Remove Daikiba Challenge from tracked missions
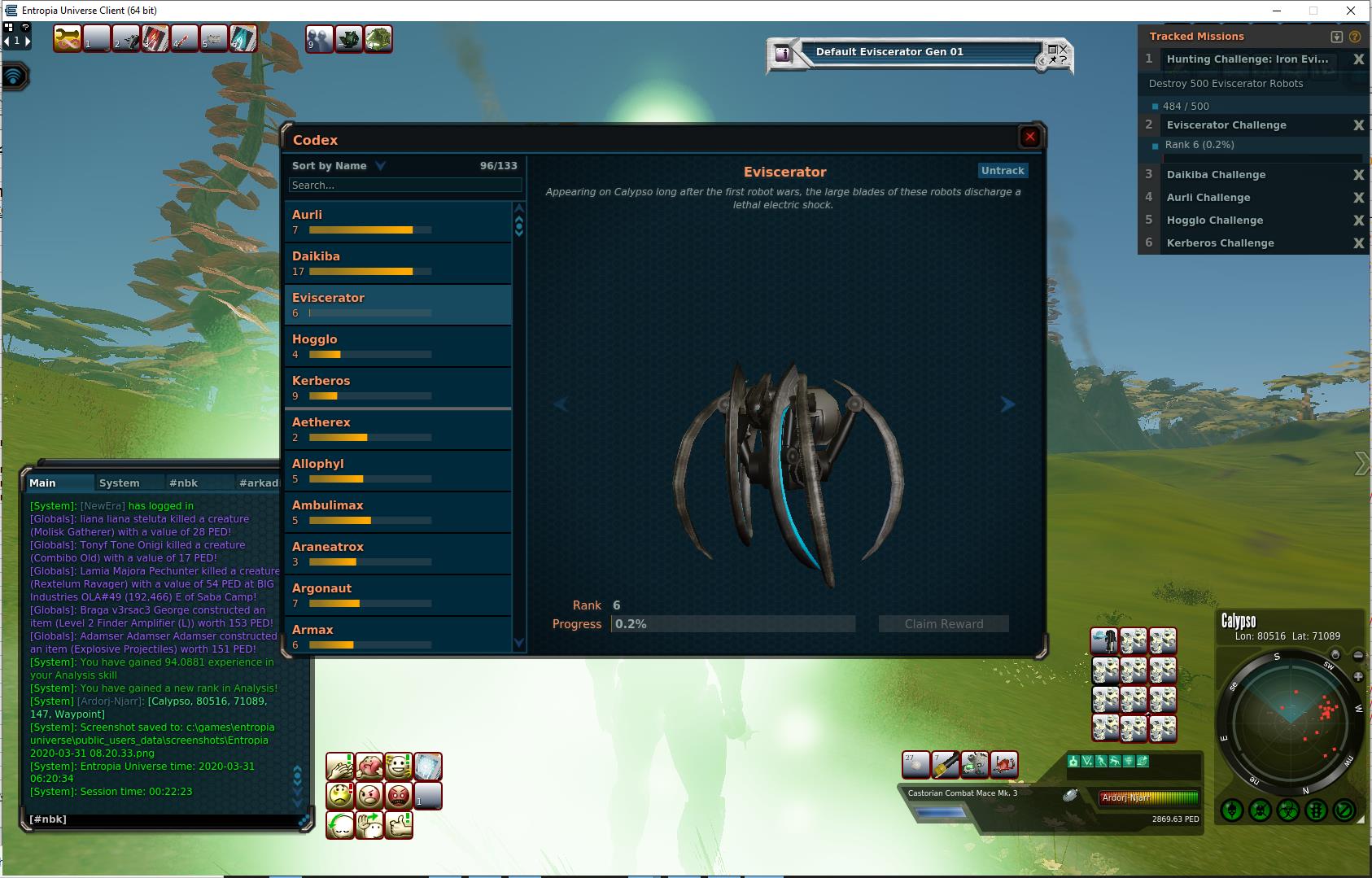The height and width of the screenshot is (878, 1372). [1358, 175]
